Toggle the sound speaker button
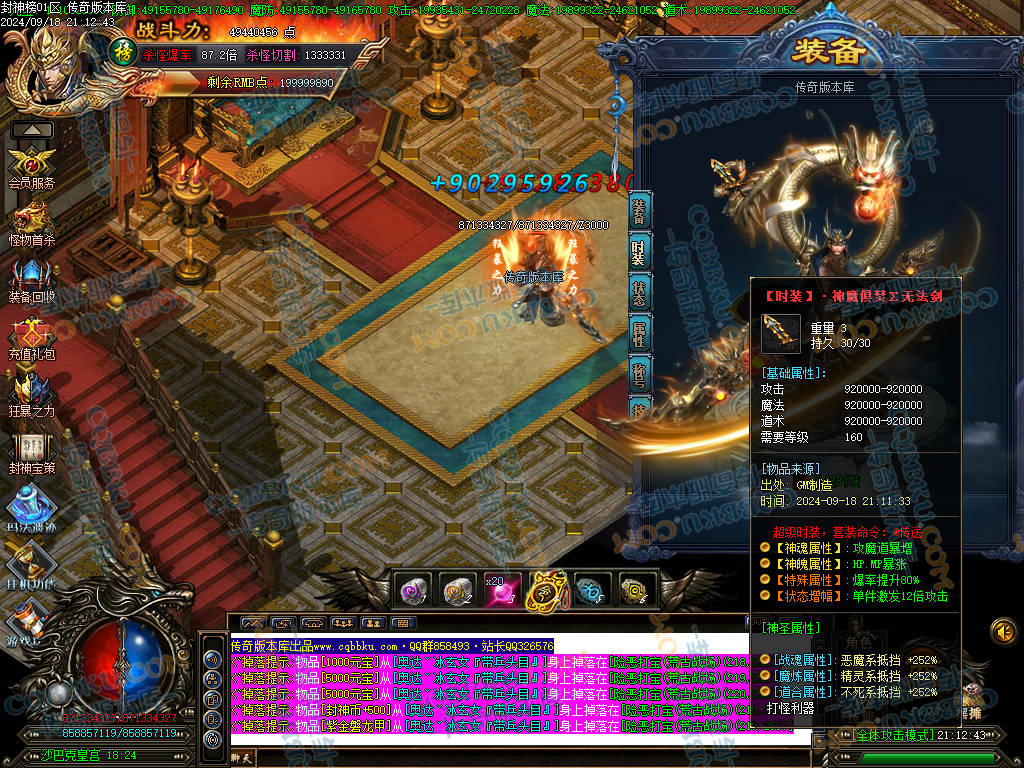The height and width of the screenshot is (768, 1024). click(x=1003, y=631)
